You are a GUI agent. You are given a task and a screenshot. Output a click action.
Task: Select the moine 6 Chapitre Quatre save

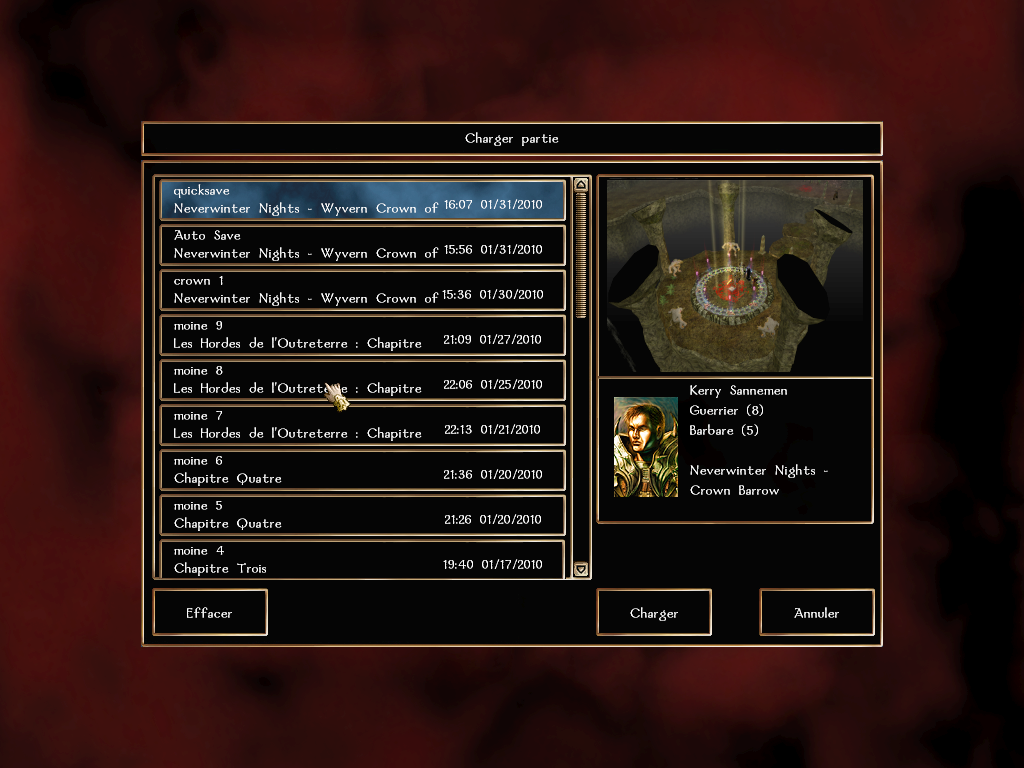click(x=362, y=470)
